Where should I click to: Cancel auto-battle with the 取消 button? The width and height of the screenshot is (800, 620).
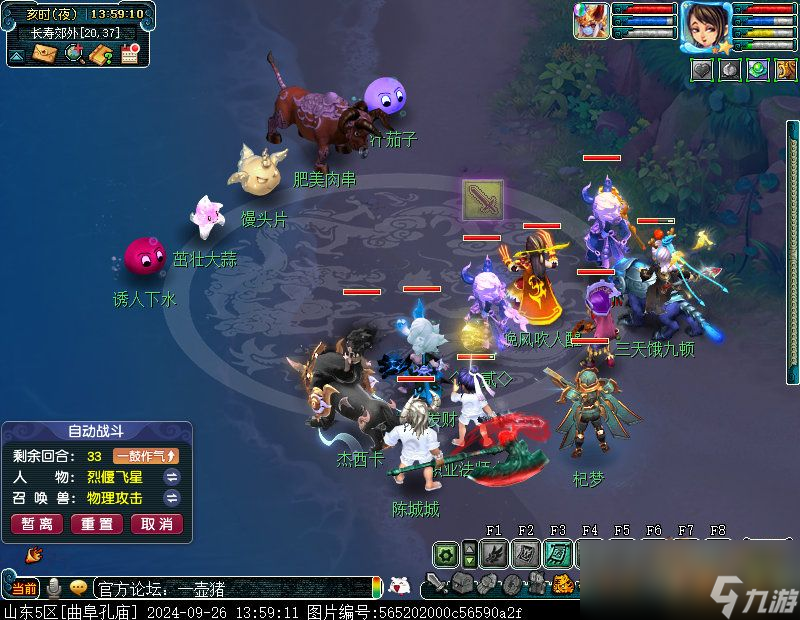pyautogui.click(x=156, y=524)
